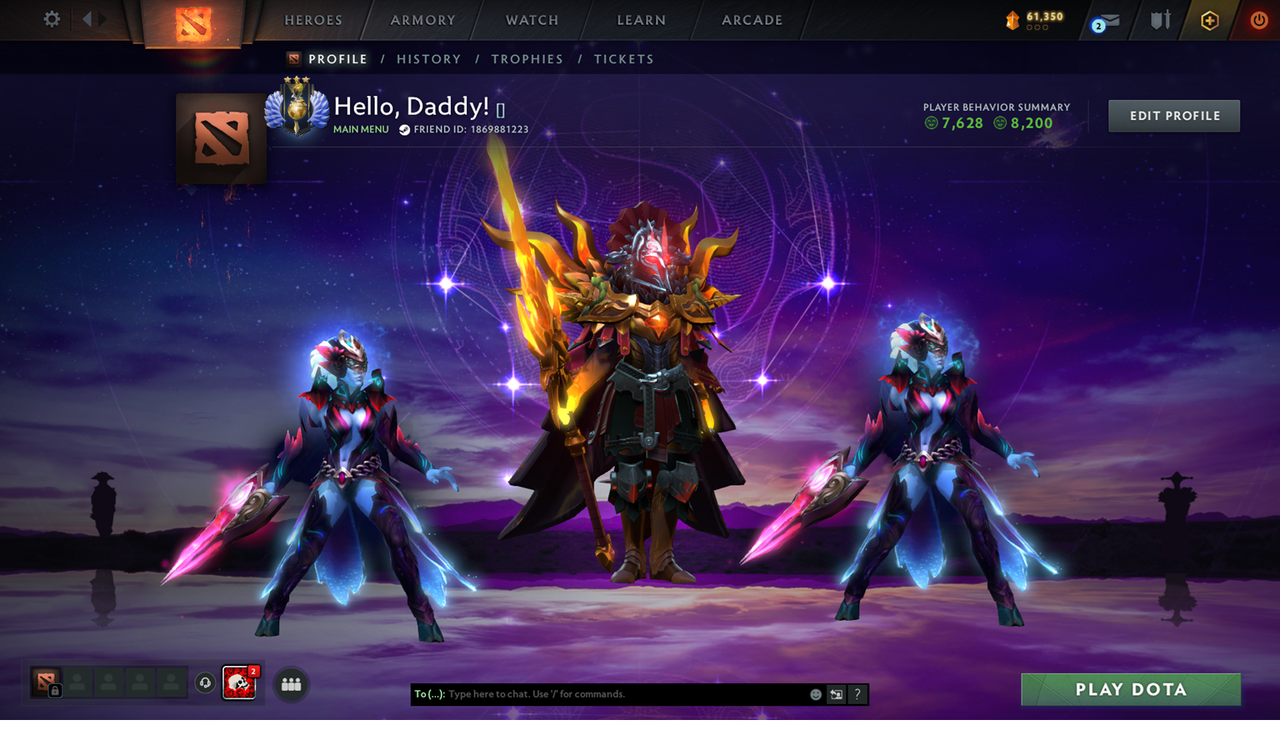1280x735 pixels.
Task: Click the forward navigation arrow beside the logo
Action: pyautogui.click(x=103, y=17)
